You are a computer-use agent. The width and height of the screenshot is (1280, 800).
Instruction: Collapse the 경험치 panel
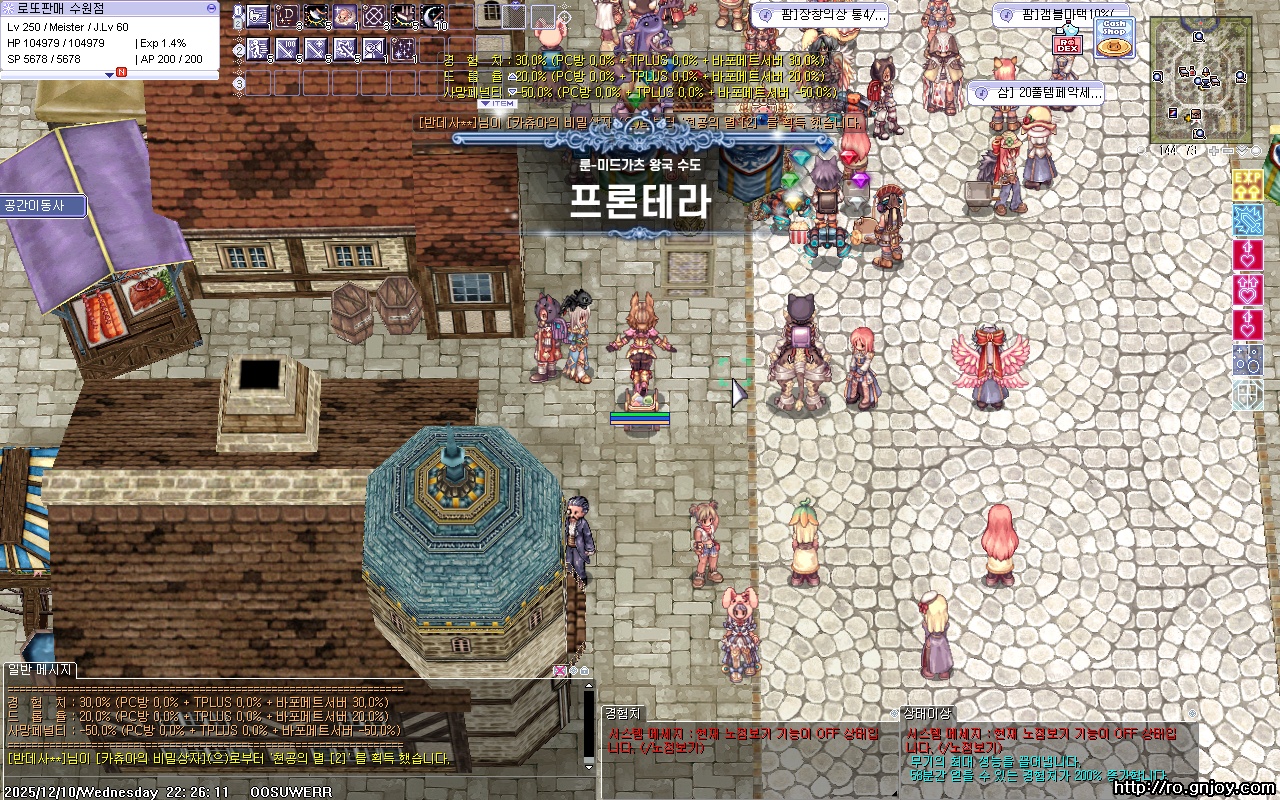tap(625, 712)
